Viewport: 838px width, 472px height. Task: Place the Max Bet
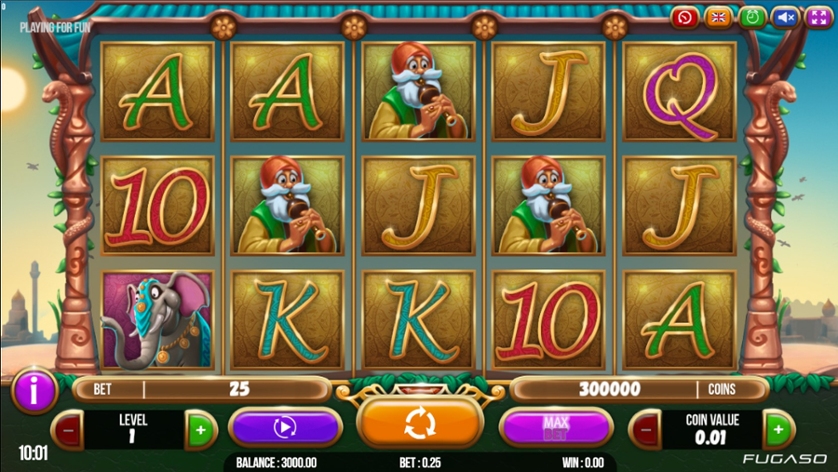[555, 428]
